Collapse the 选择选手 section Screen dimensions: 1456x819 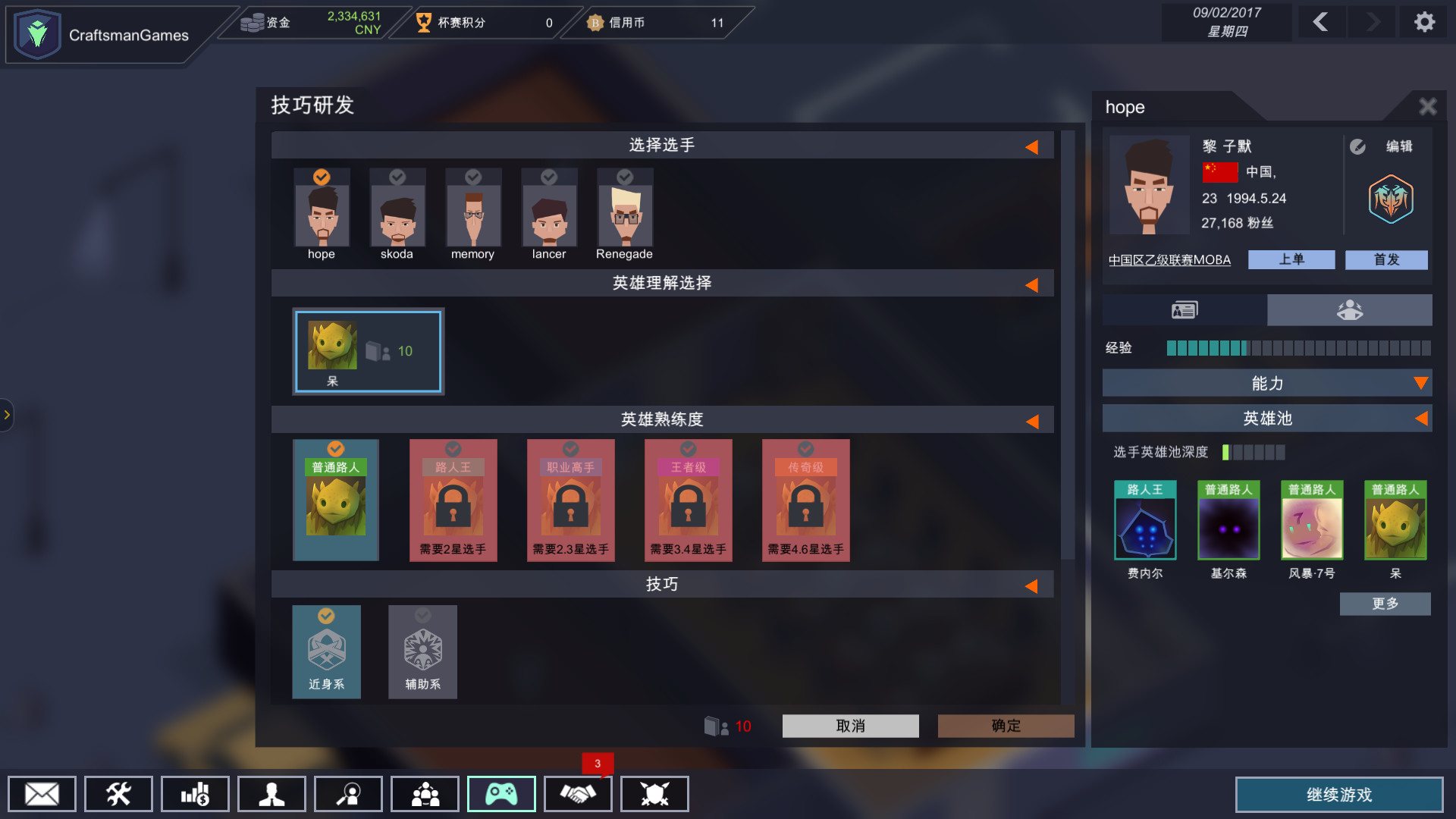click(1032, 147)
